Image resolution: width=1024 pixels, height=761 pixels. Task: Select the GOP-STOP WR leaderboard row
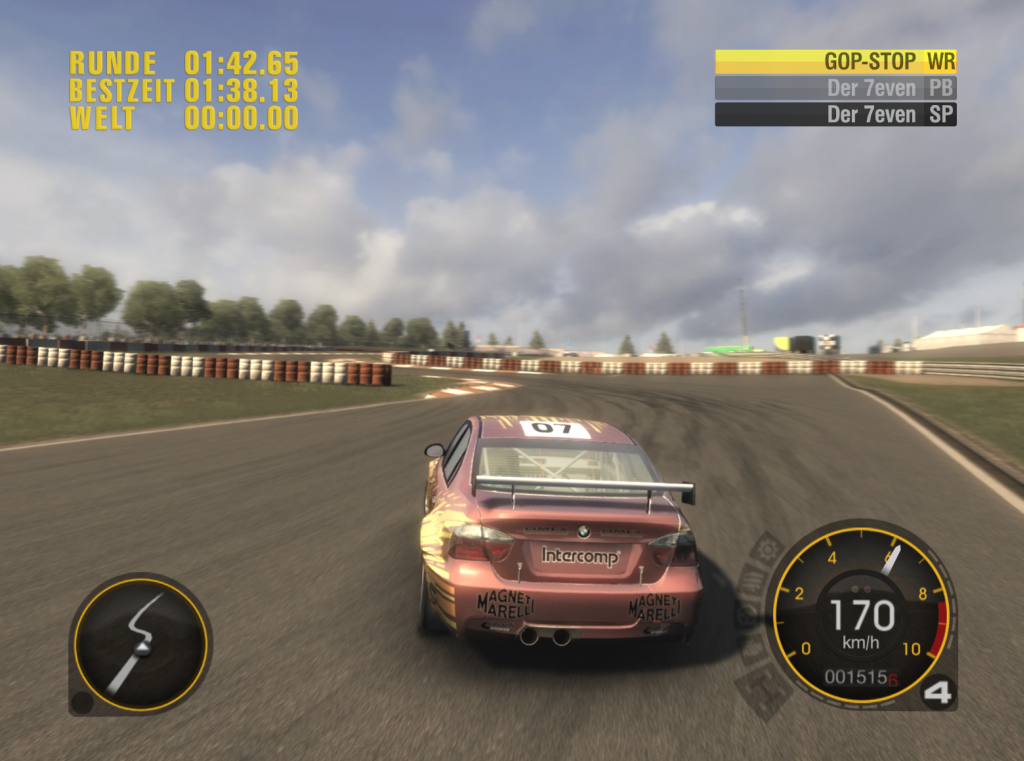click(x=835, y=62)
